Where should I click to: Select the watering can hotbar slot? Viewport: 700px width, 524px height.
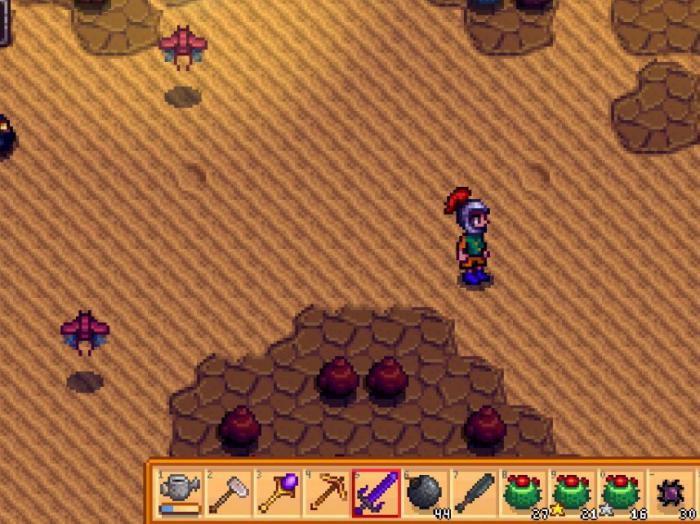coord(180,492)
